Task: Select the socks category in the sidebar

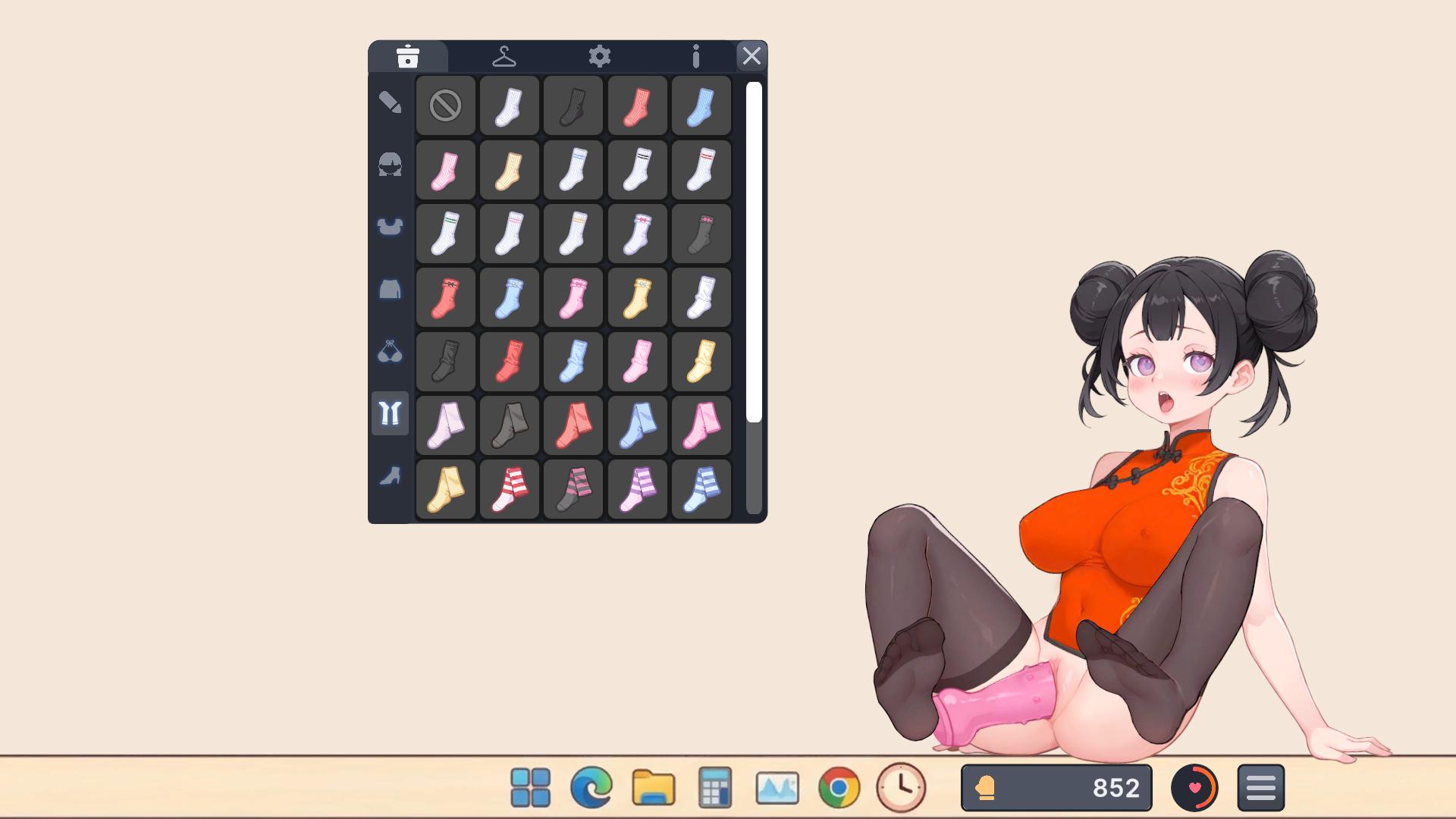Action: click(390, 413)
